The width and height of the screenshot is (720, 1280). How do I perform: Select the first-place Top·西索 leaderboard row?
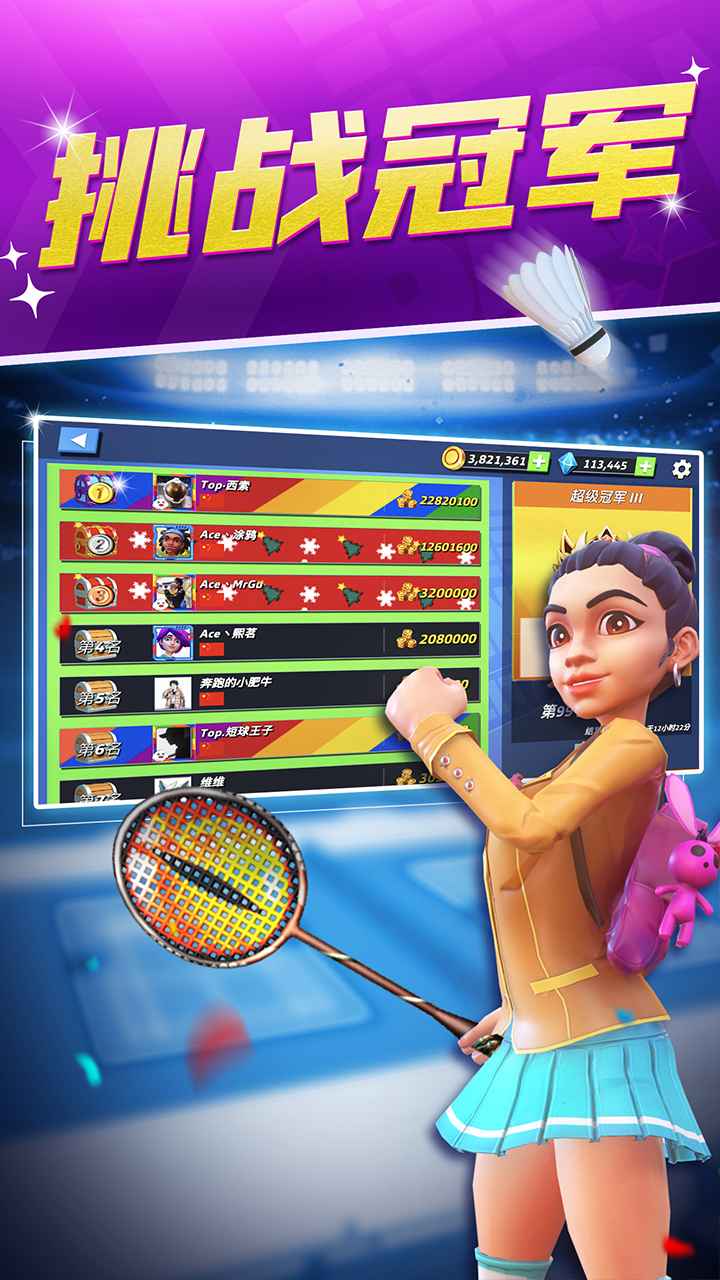coord(270,491)
